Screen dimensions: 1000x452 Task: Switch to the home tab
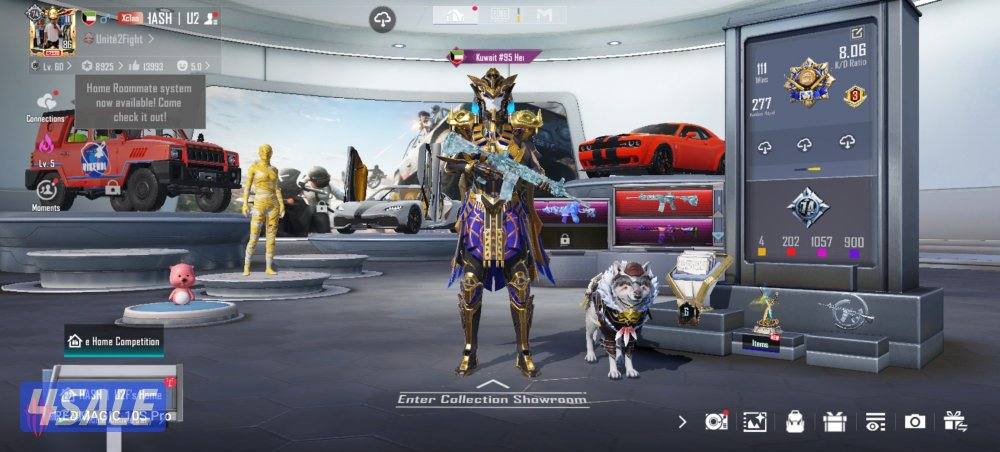point(454,14)
